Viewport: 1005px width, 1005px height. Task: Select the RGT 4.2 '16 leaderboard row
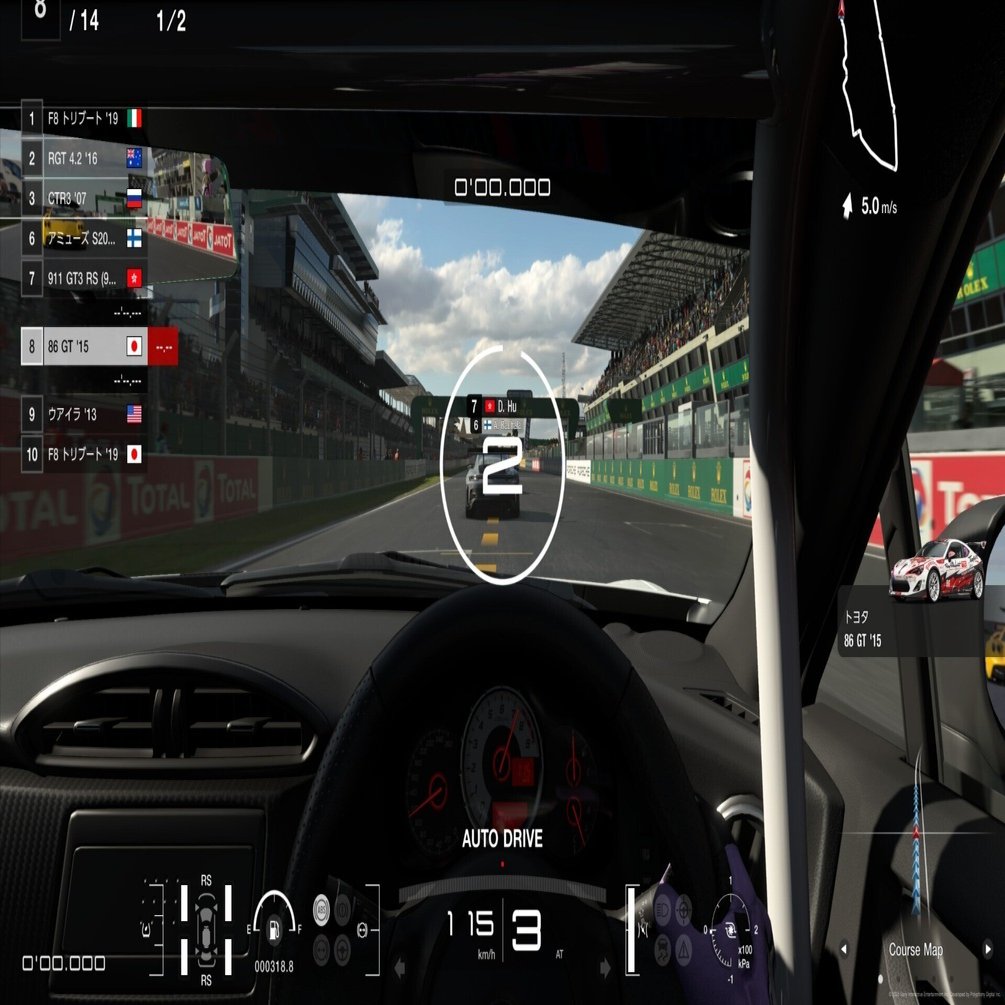point(84,158)
